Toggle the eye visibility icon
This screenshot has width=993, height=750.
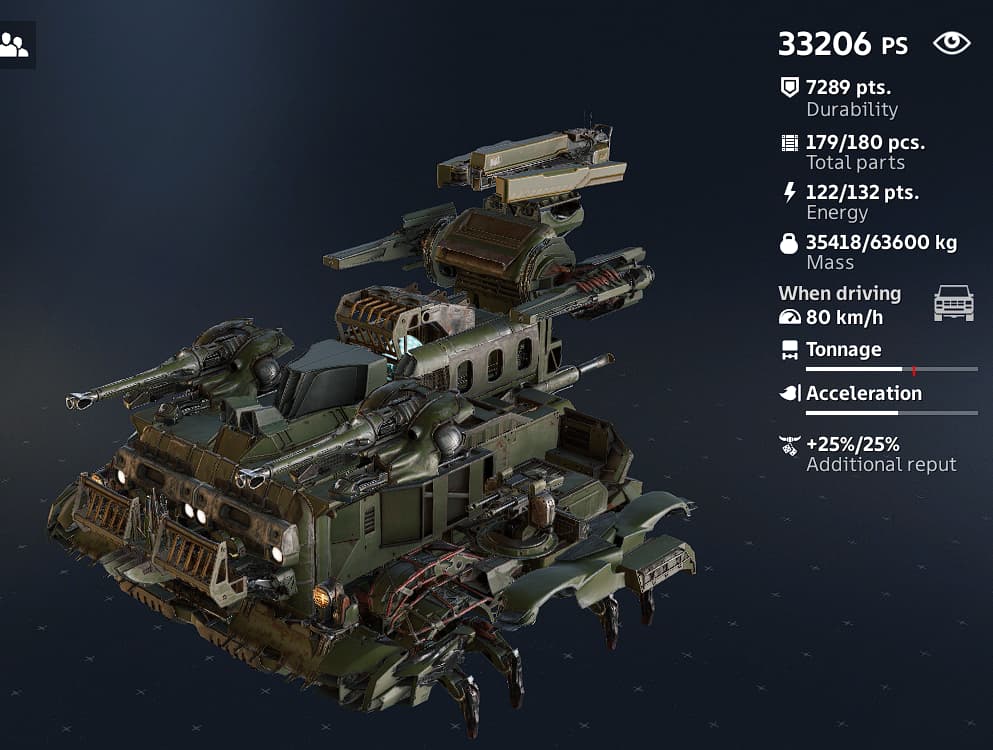951,43
